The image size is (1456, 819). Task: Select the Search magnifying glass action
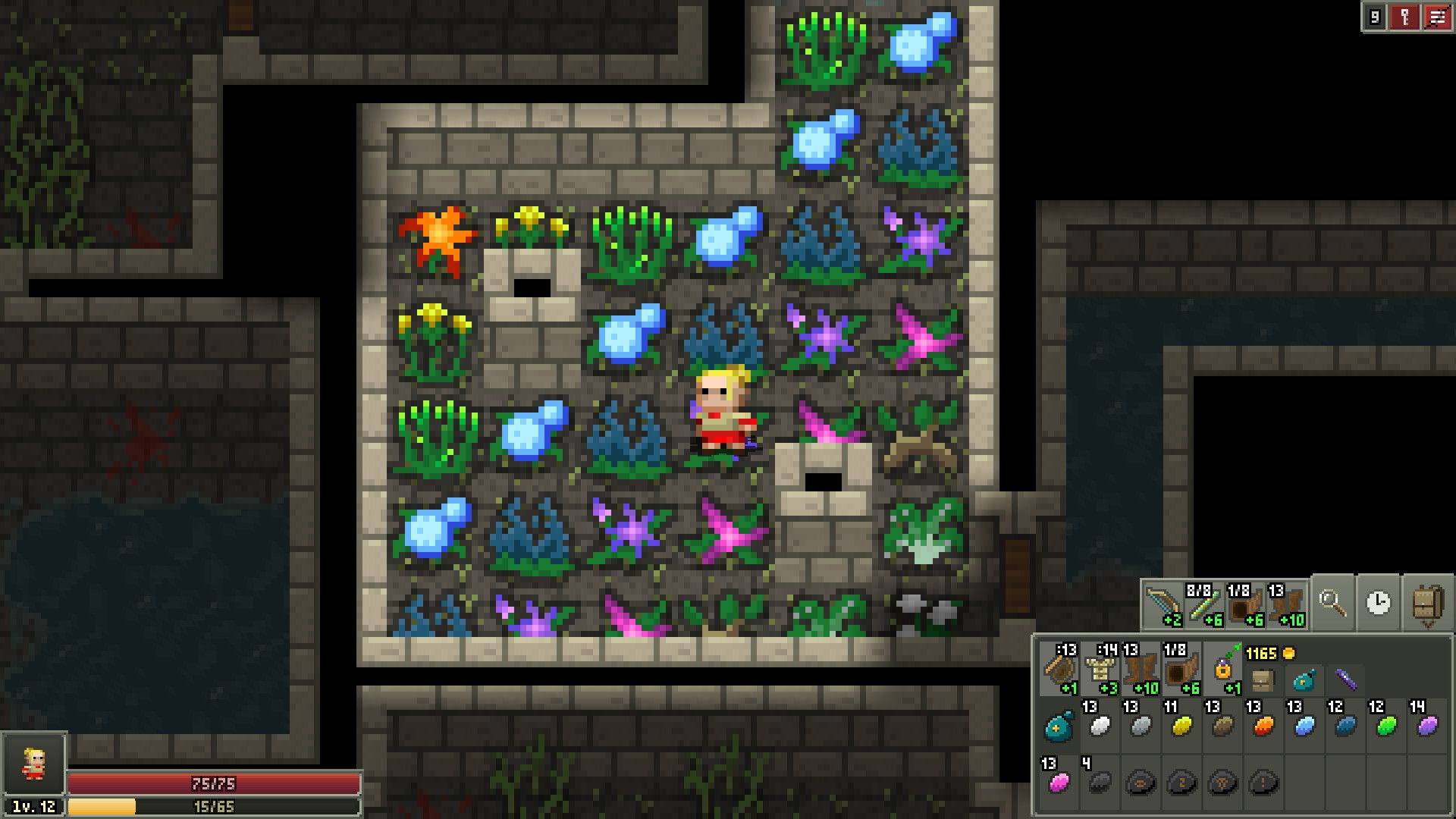(x=1332, y=602)
